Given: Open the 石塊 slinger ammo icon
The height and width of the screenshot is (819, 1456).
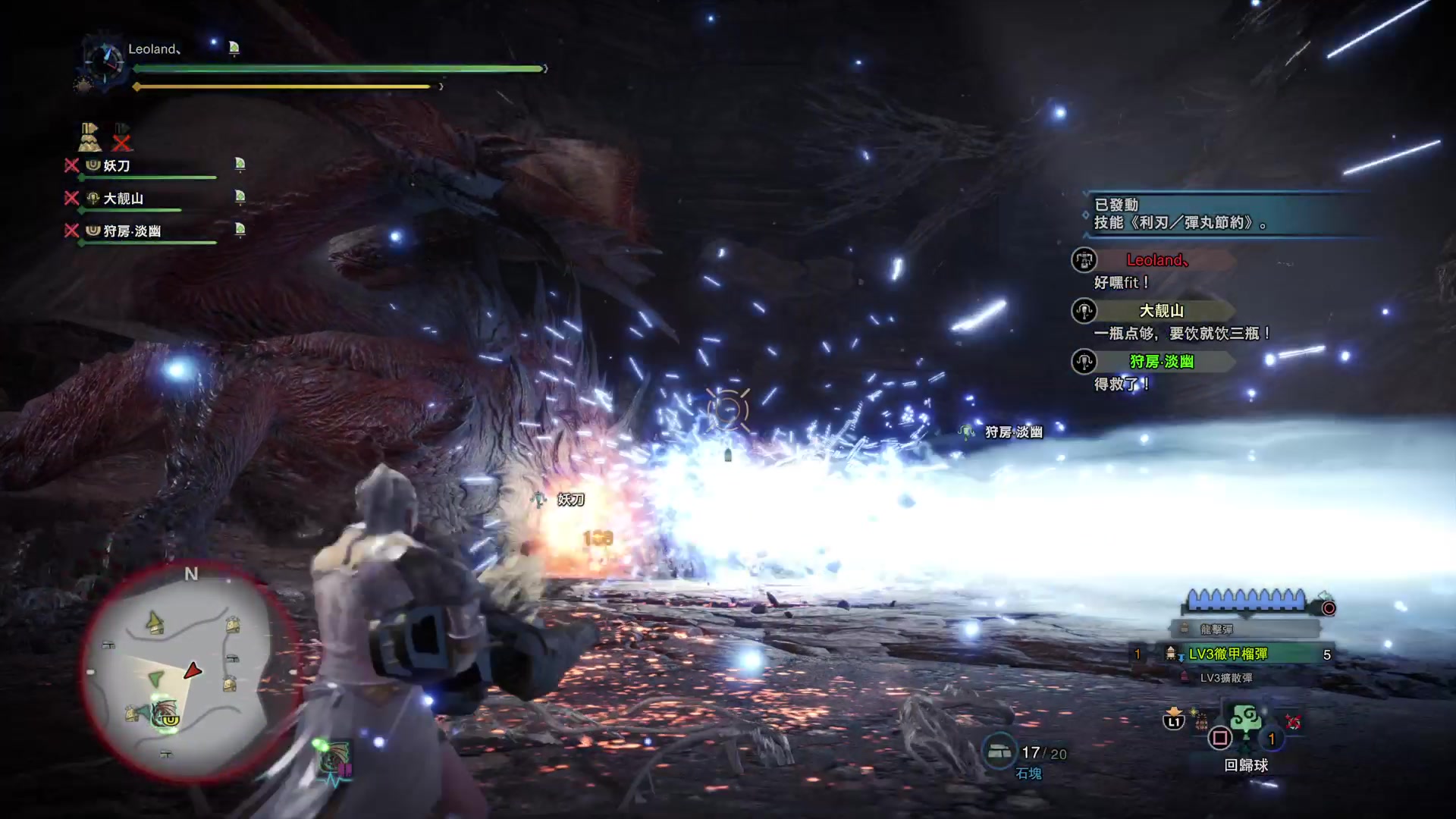Looking at the screenshot, I should click(x=999, y=751).
